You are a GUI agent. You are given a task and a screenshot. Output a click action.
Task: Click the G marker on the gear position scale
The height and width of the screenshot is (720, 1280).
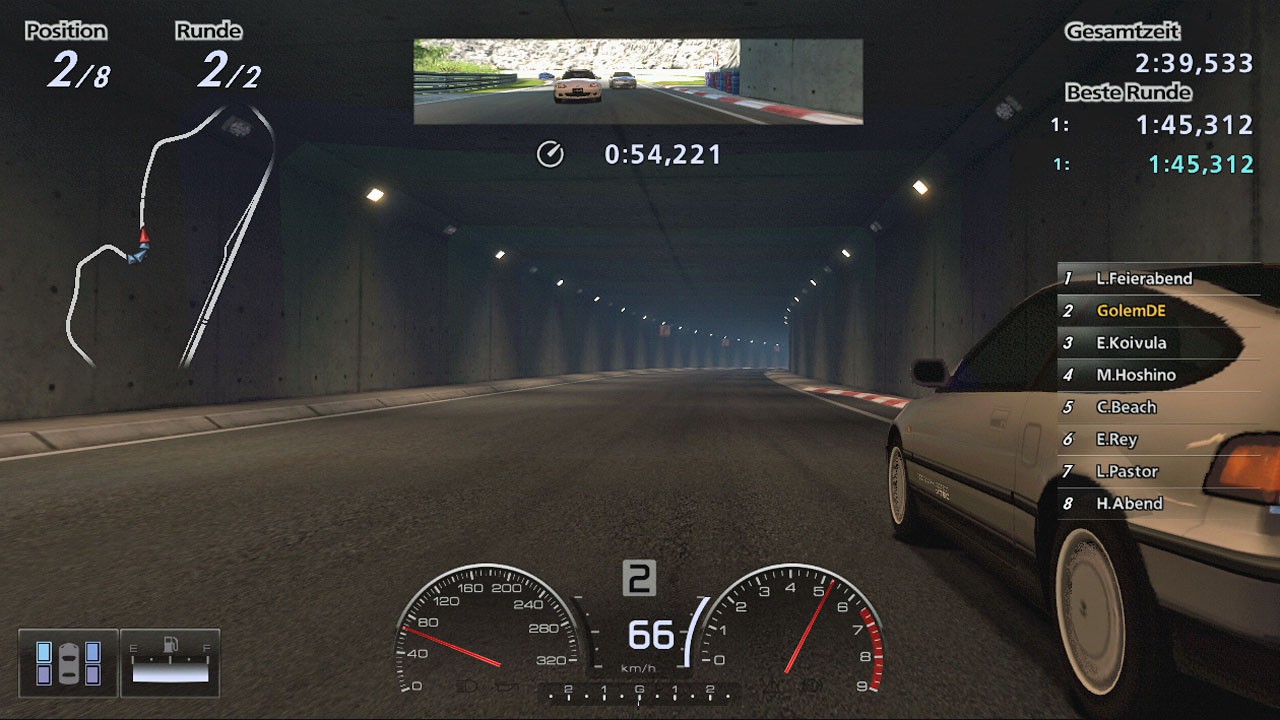point(640,688)
